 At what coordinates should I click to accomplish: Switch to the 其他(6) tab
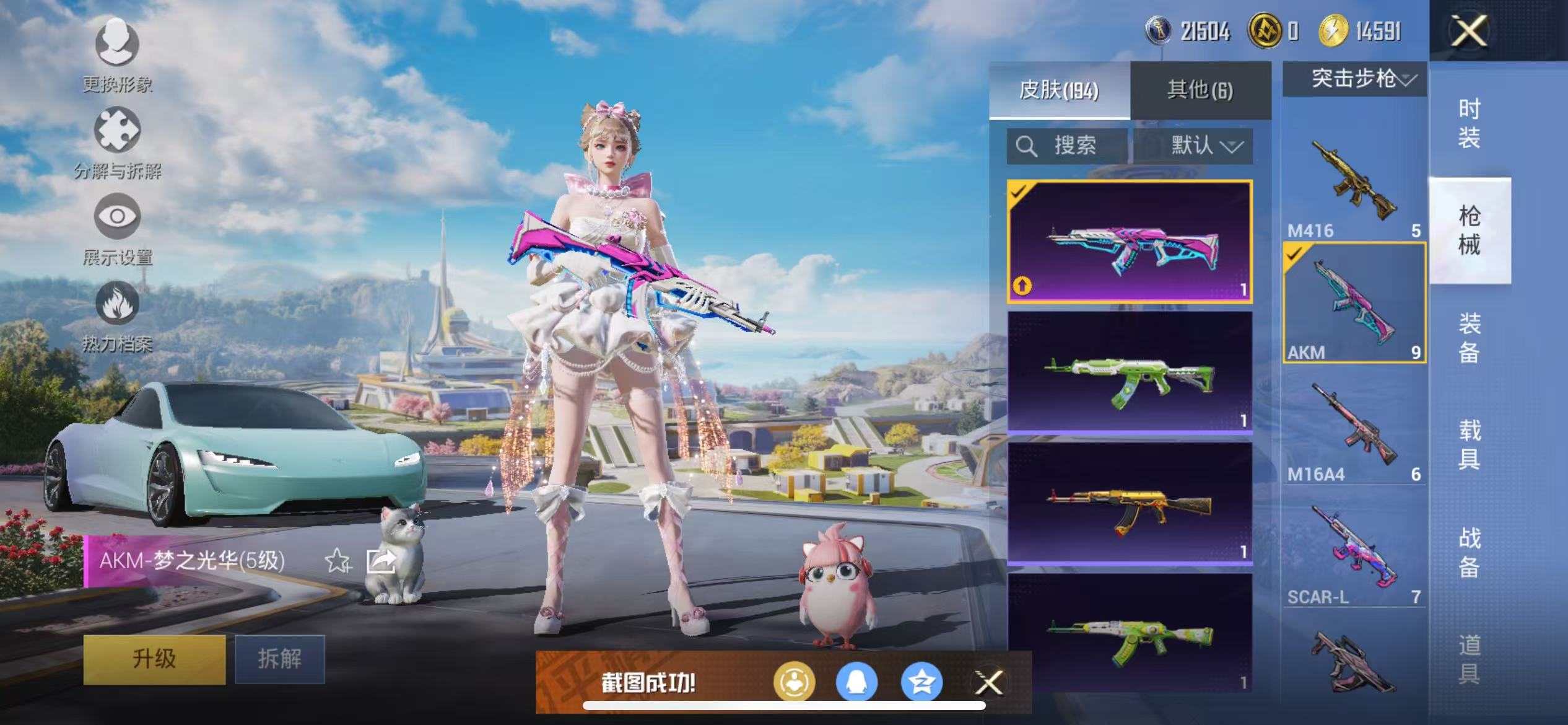tap(1200, 90)
